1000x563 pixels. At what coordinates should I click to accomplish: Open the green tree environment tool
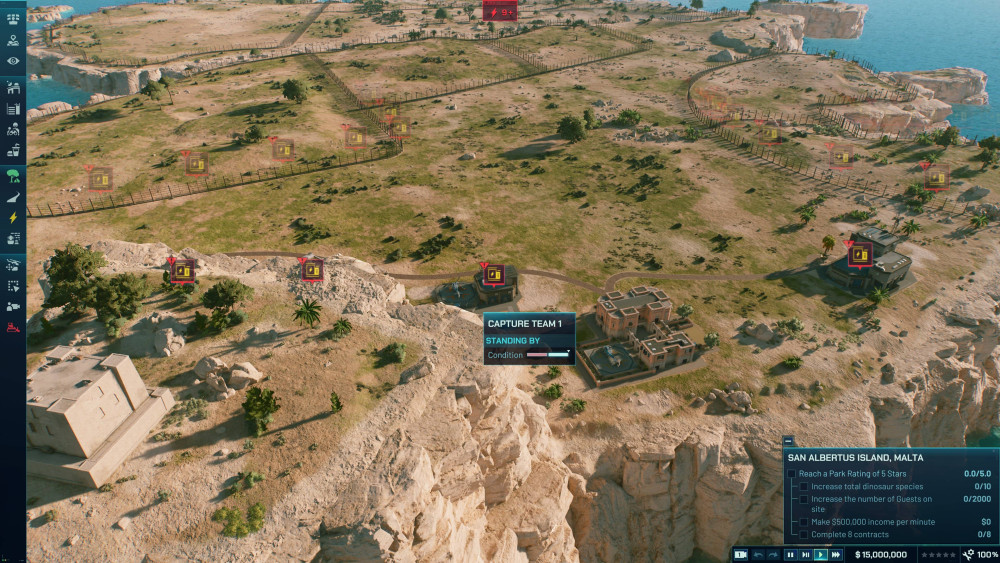[13, 176]
